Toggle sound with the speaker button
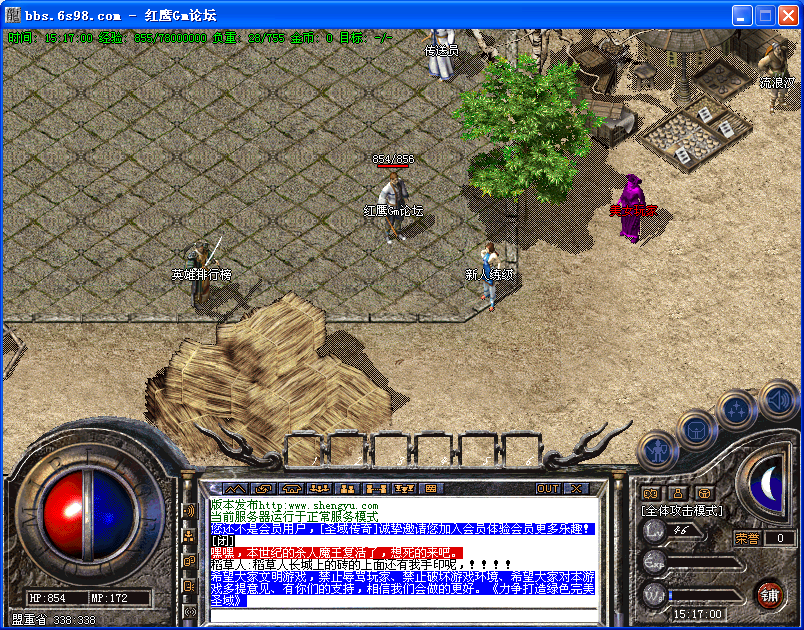The image size is (804, 630). (x=777, y=400)
